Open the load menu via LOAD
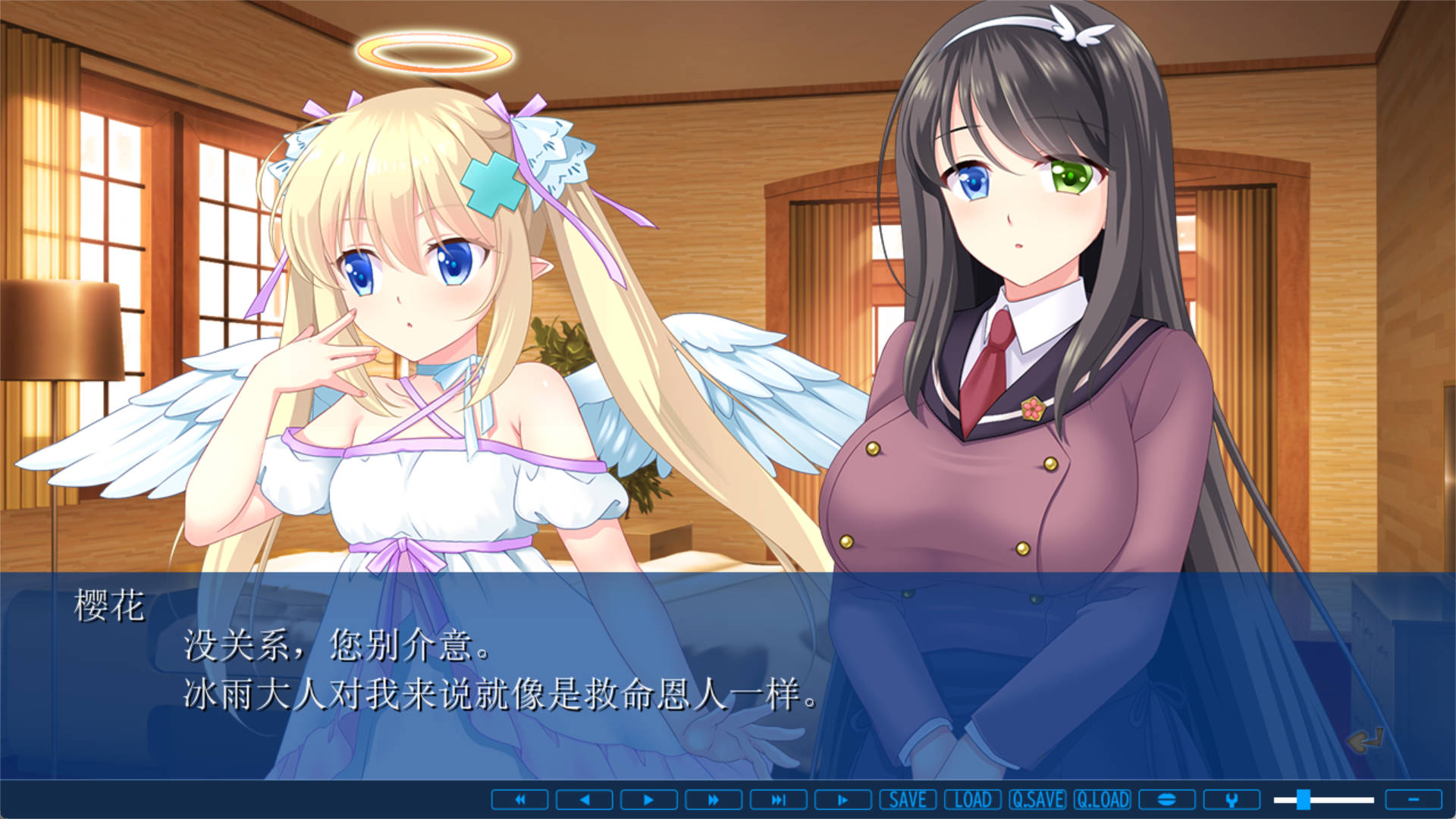Screen dimensions: 1456x819 (973, 800)
